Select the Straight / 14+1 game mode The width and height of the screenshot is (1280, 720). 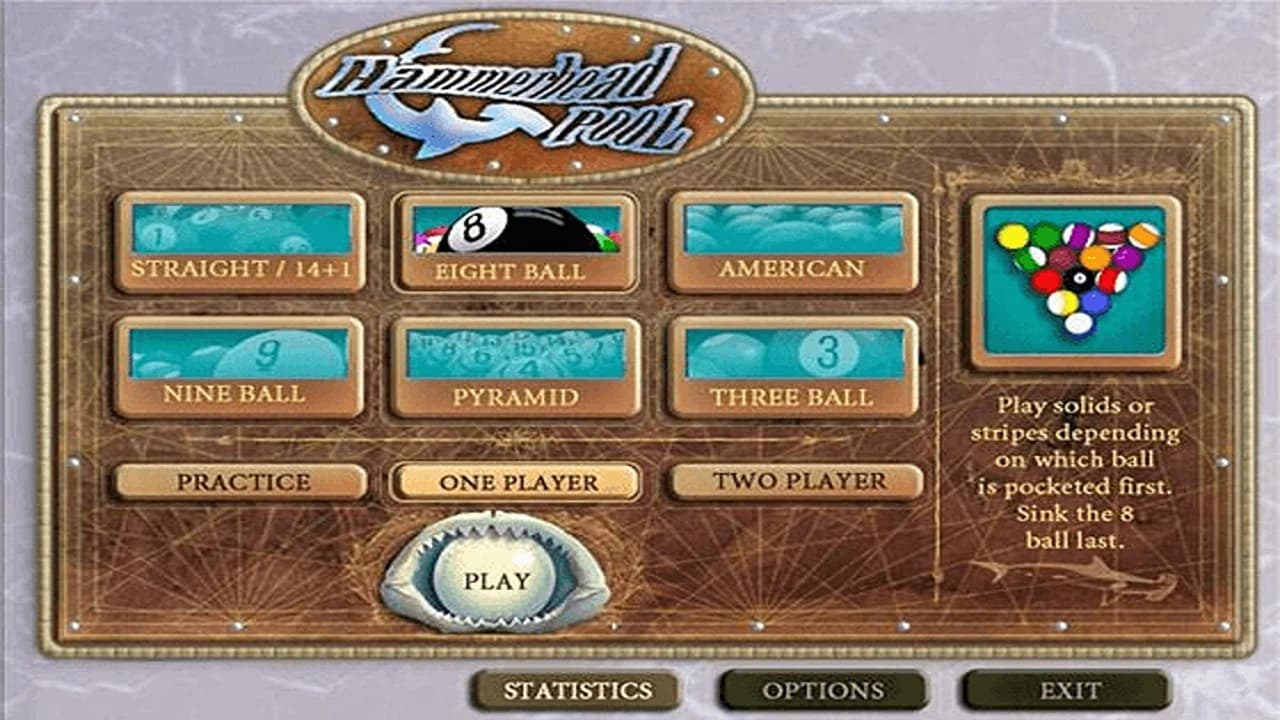click(x=240, y=243)
